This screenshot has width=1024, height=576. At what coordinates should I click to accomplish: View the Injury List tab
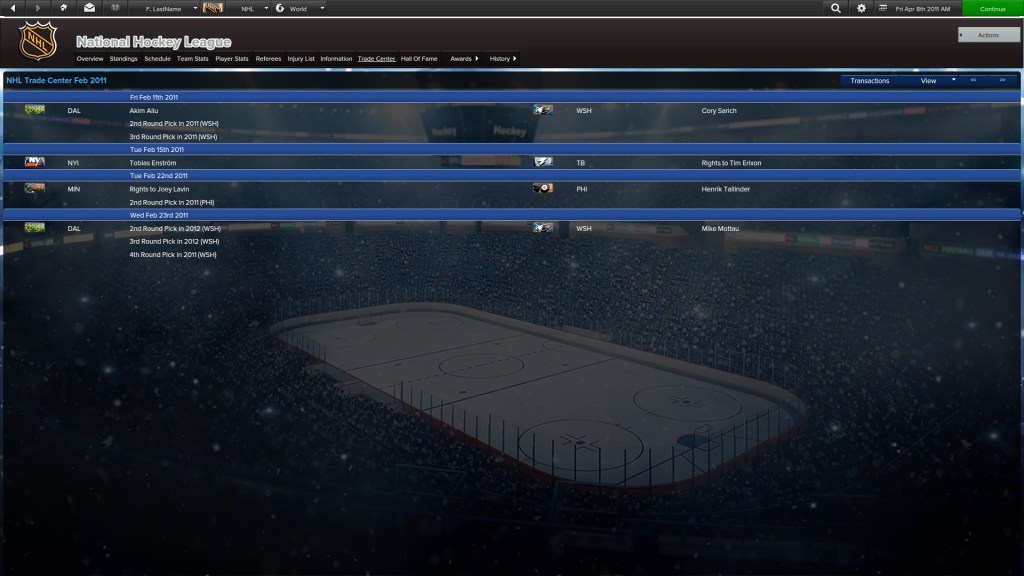point(301,59)
